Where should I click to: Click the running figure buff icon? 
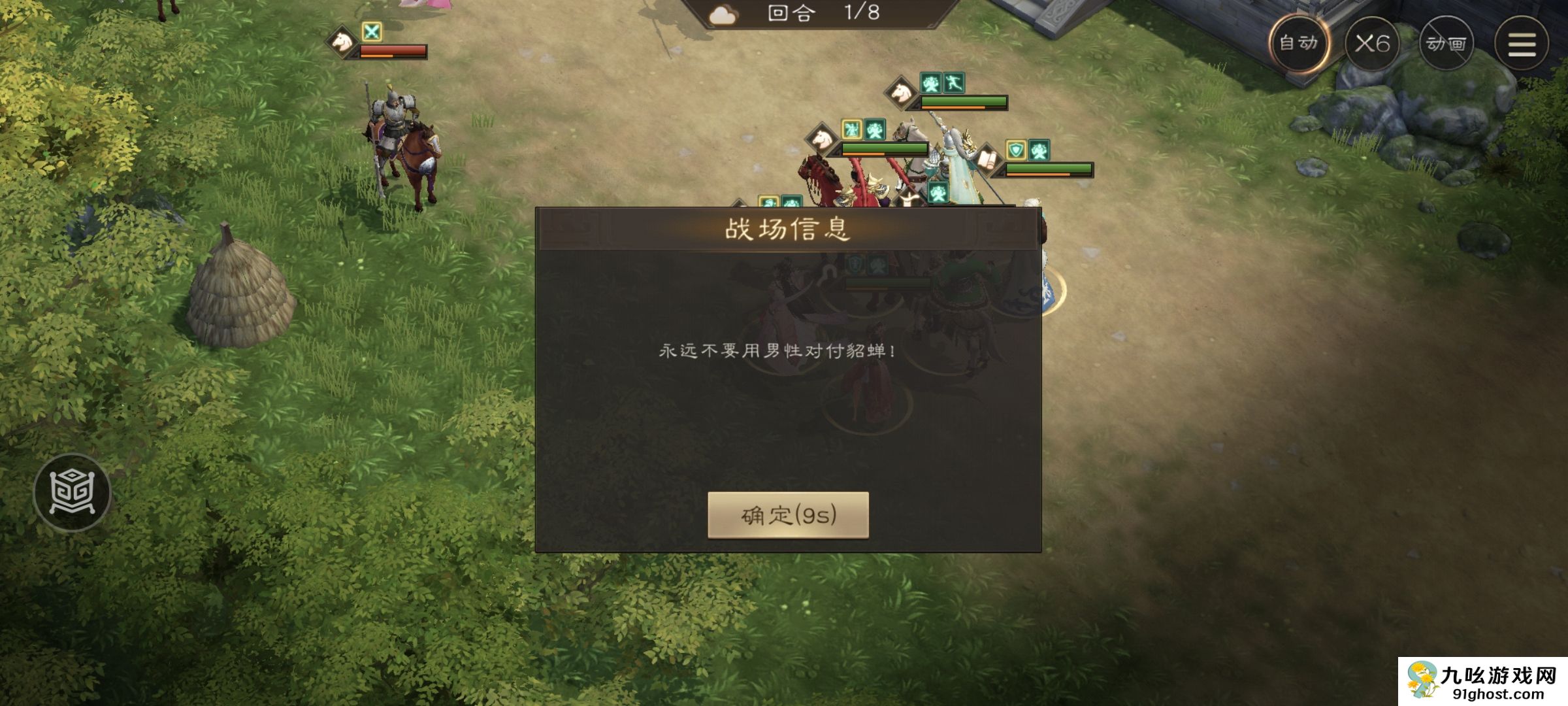(955, 82)
